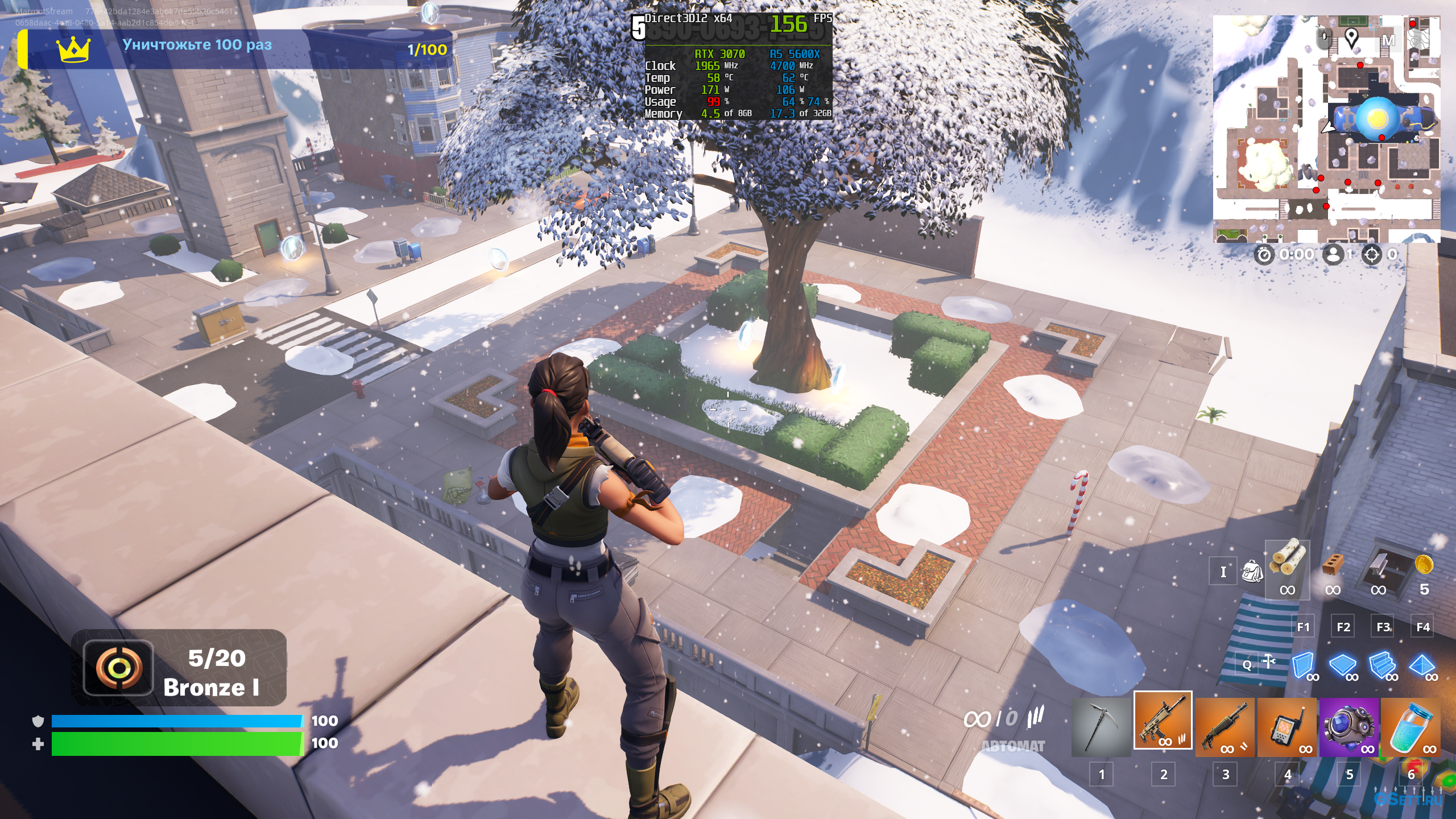Select wood as building material

1287,560
